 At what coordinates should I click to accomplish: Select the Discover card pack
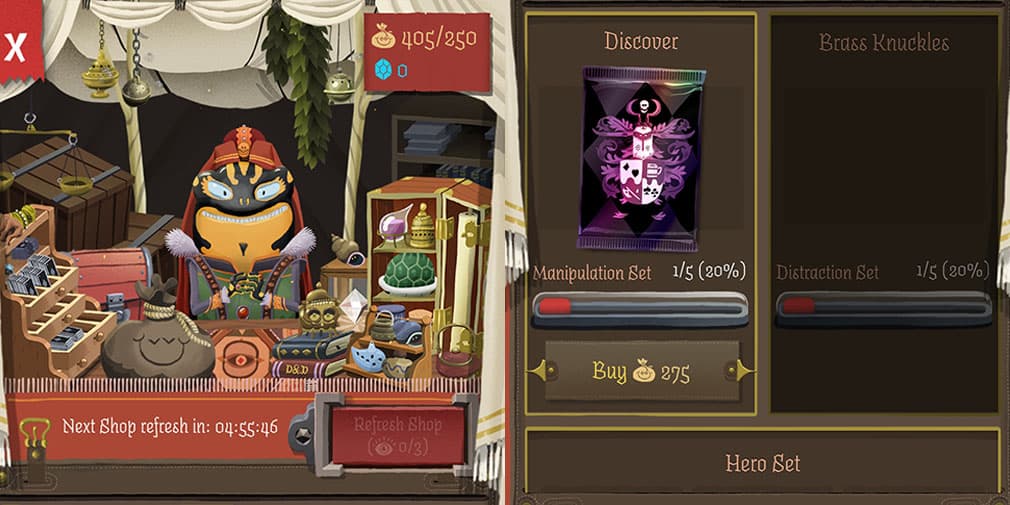pos(641,160)
